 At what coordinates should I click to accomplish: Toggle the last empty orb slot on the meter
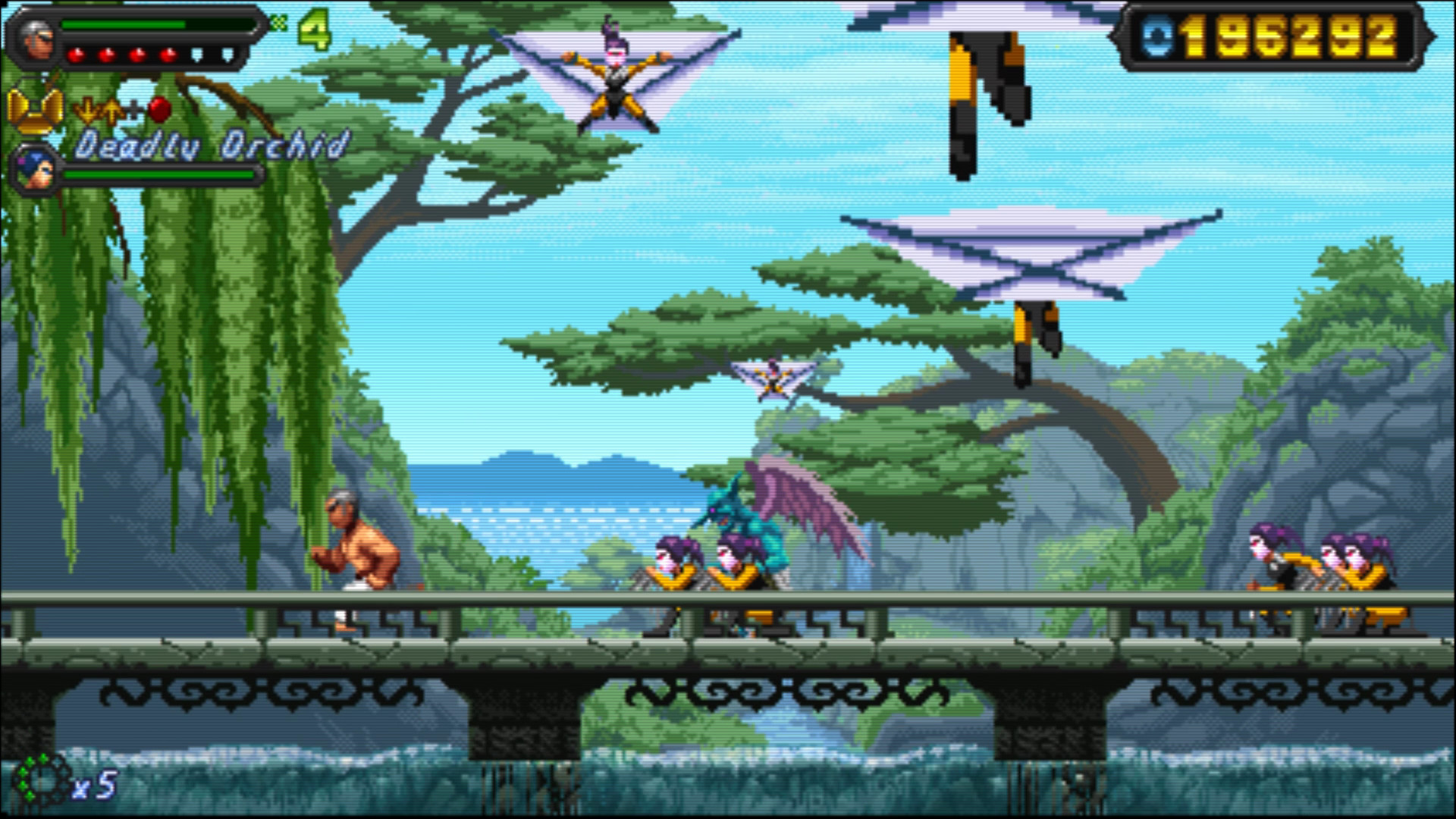pyautogui.click(x=226, y=55)
